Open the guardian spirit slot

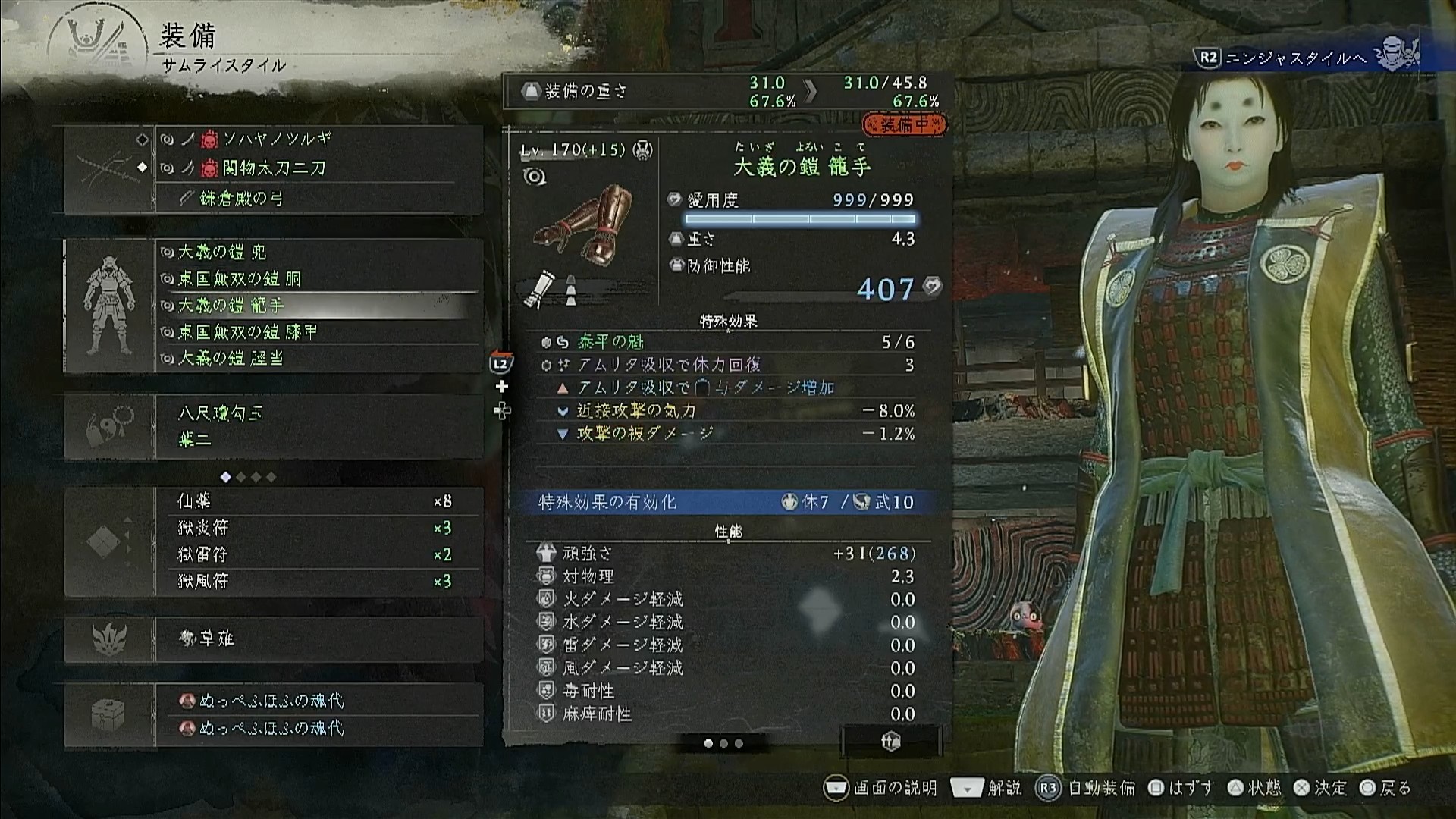[317, 639]
